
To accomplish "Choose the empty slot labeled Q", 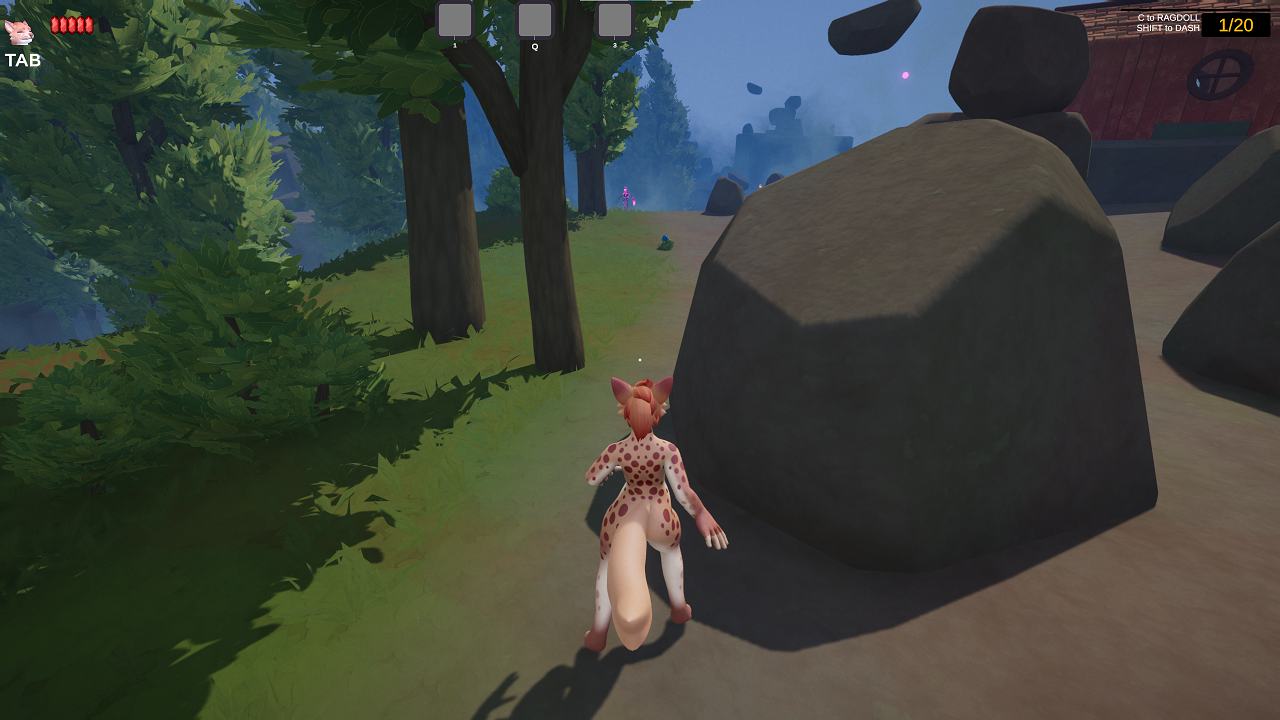I will tap(535, 20).
